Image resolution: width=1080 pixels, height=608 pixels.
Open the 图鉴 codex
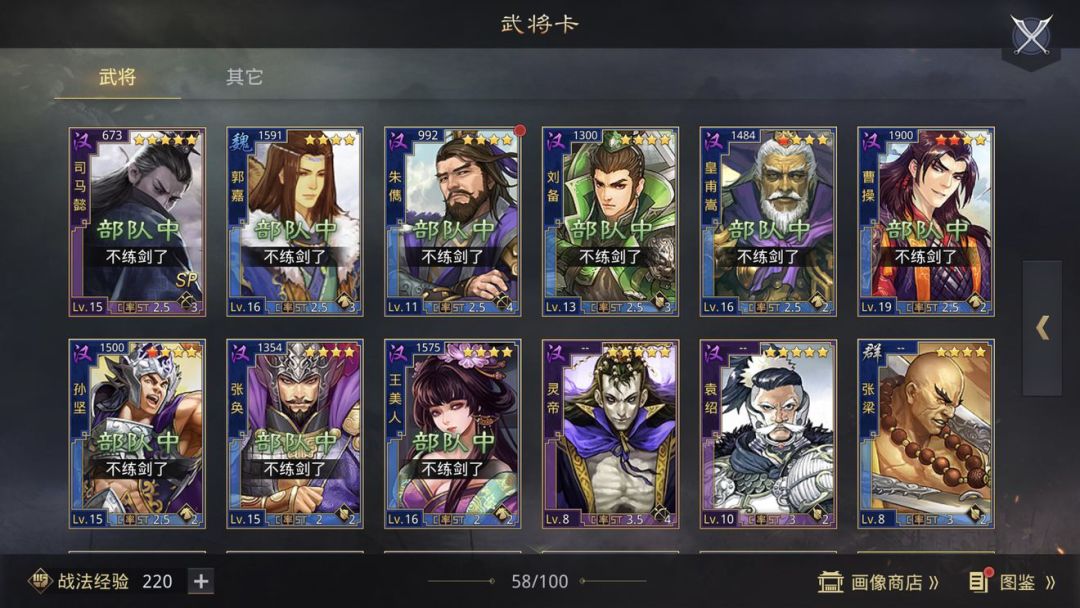pos(1012,582)
